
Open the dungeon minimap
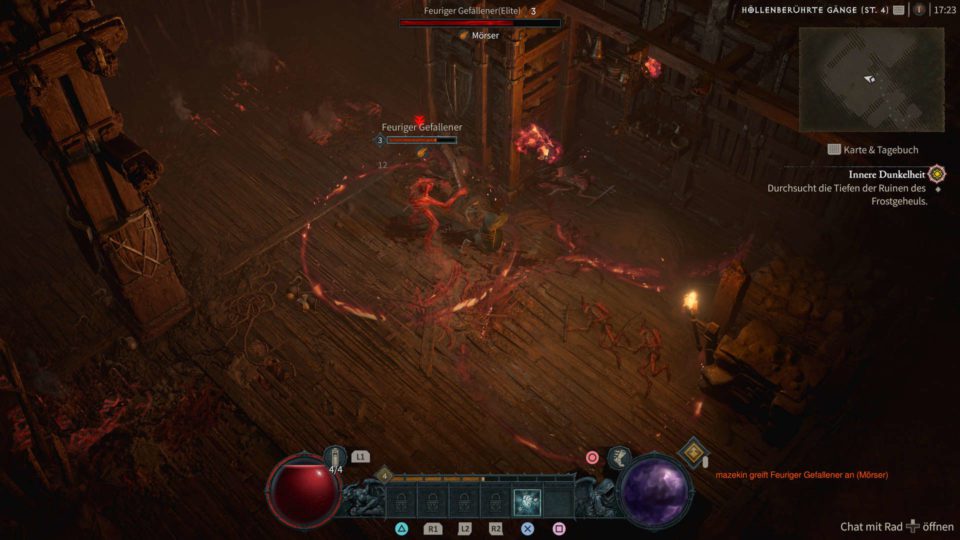pyautogui.click(x=871, y=79)
